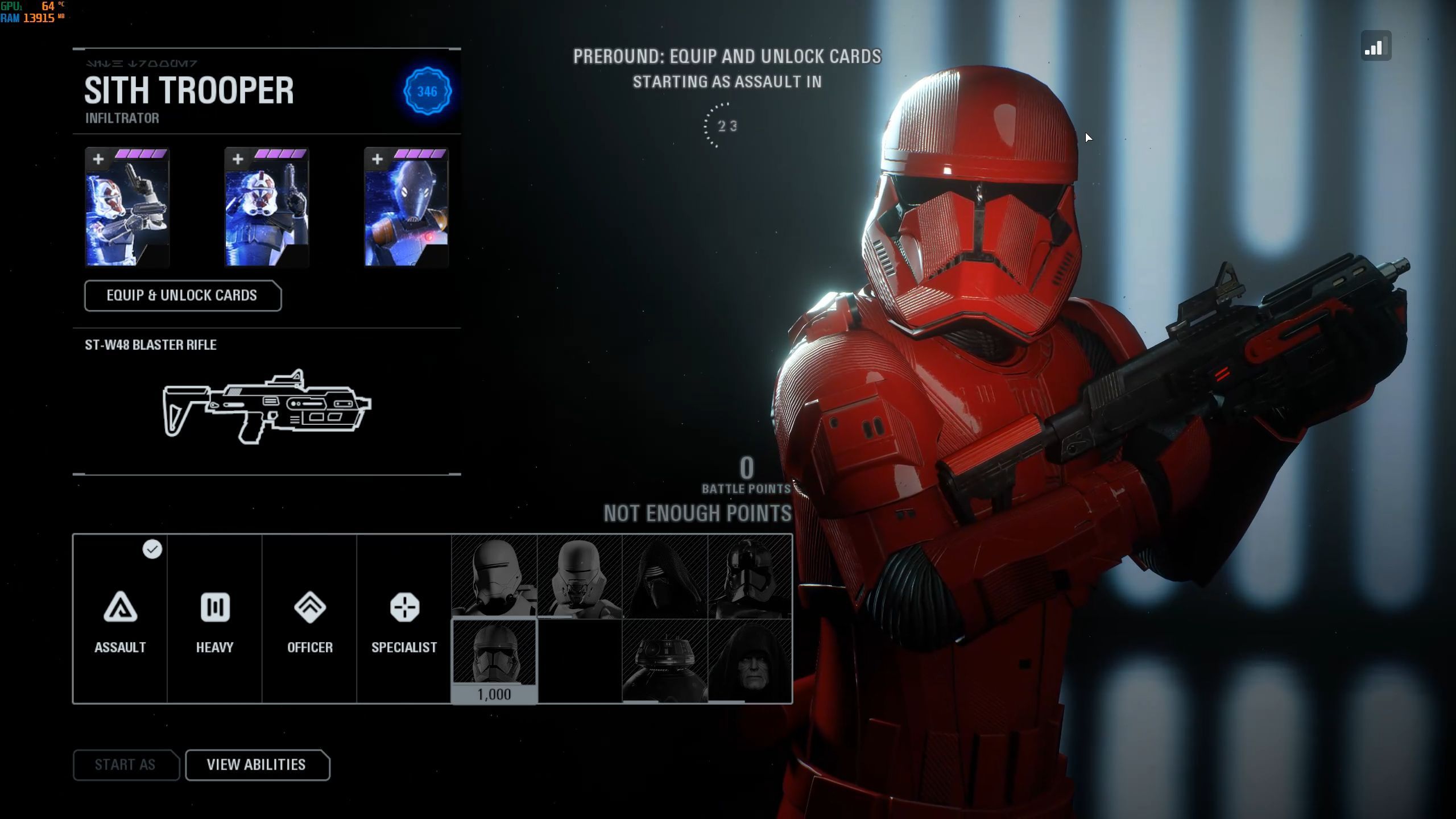Select the BB-9E droid portrait
The width and height of the screenshot is (1456, 819).
point(664,661)
